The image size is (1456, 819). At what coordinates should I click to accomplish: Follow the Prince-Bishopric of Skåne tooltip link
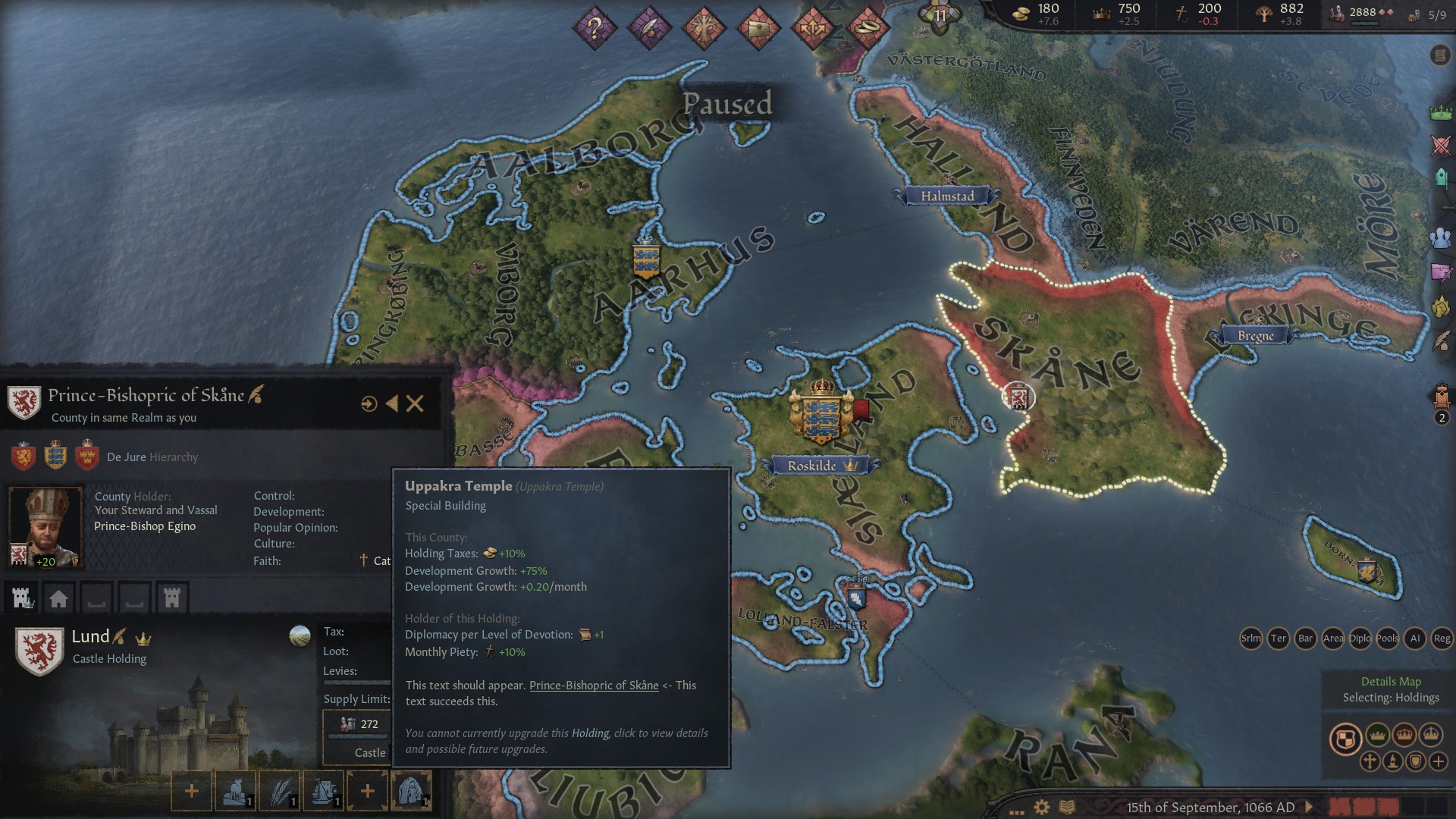pyautogui.click(x=593, y=686)
